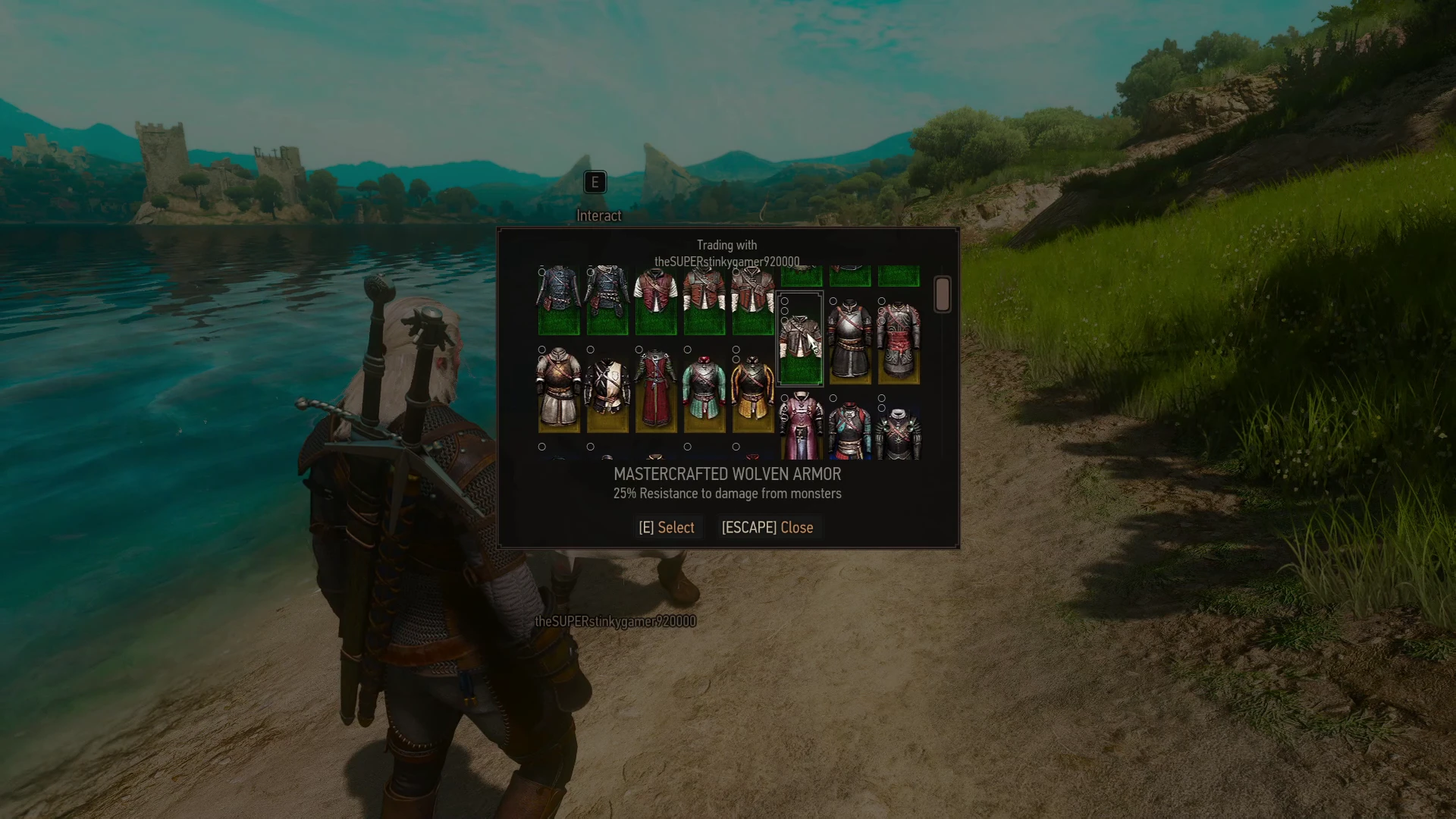The image size is (1456, 819).
Task: Select the highlighted Mastercrafted Wolven Armor
Action: (800, 337)
